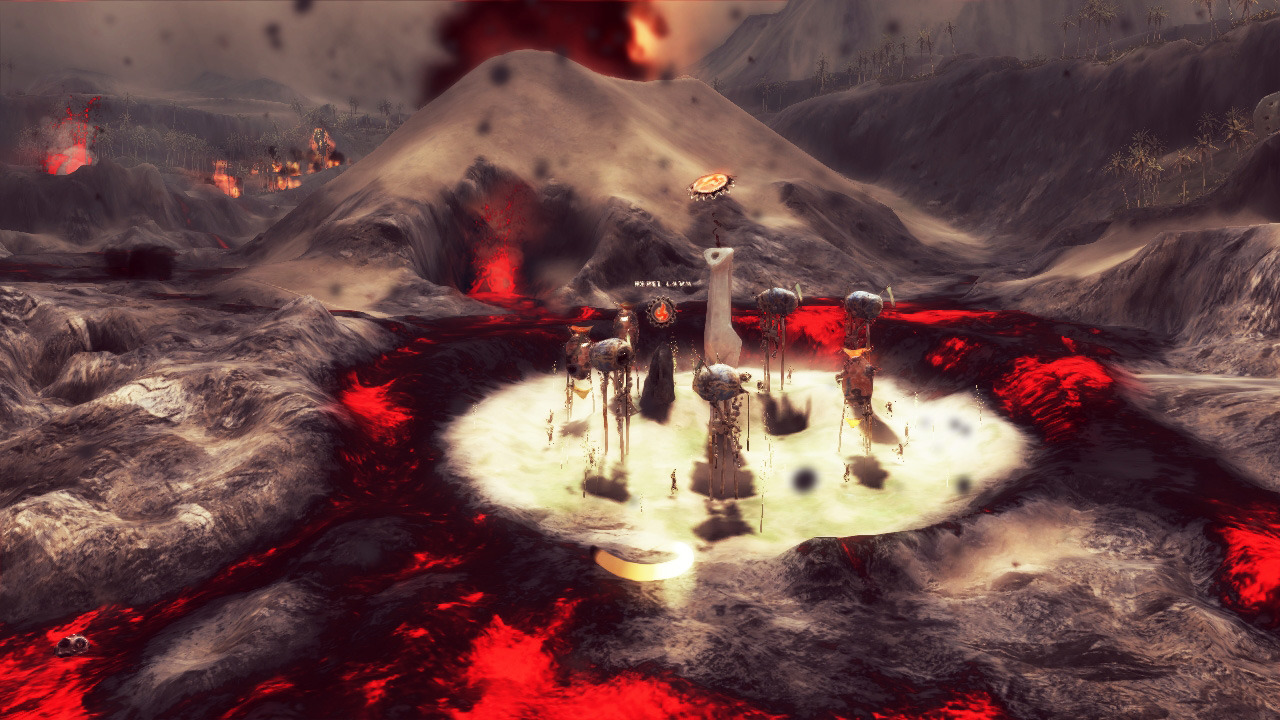Click the orange village marker above the totem
1280x720 pixels.
tap(711, 185)
